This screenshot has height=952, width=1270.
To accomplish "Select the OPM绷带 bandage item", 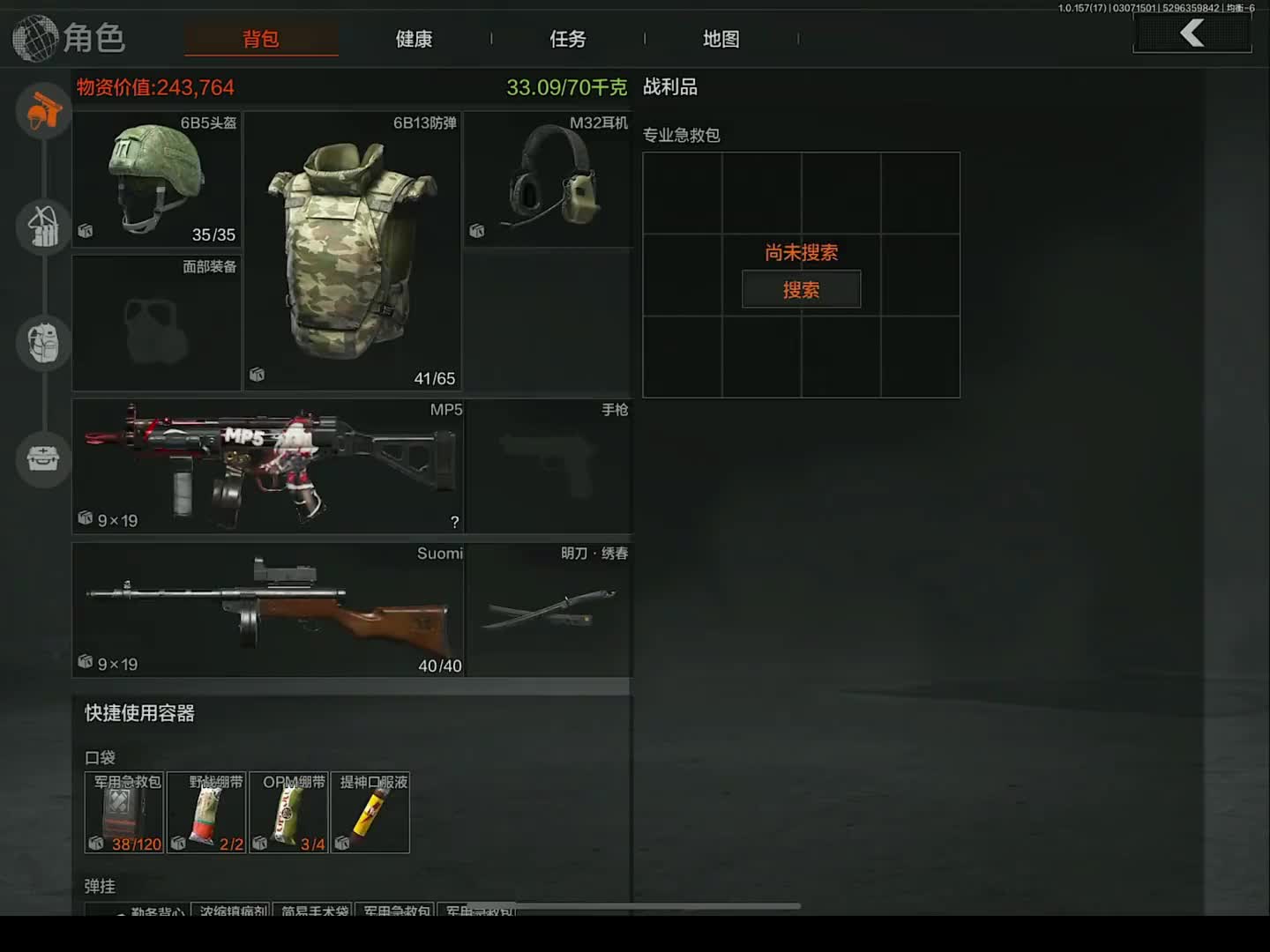I will point(288,813).
